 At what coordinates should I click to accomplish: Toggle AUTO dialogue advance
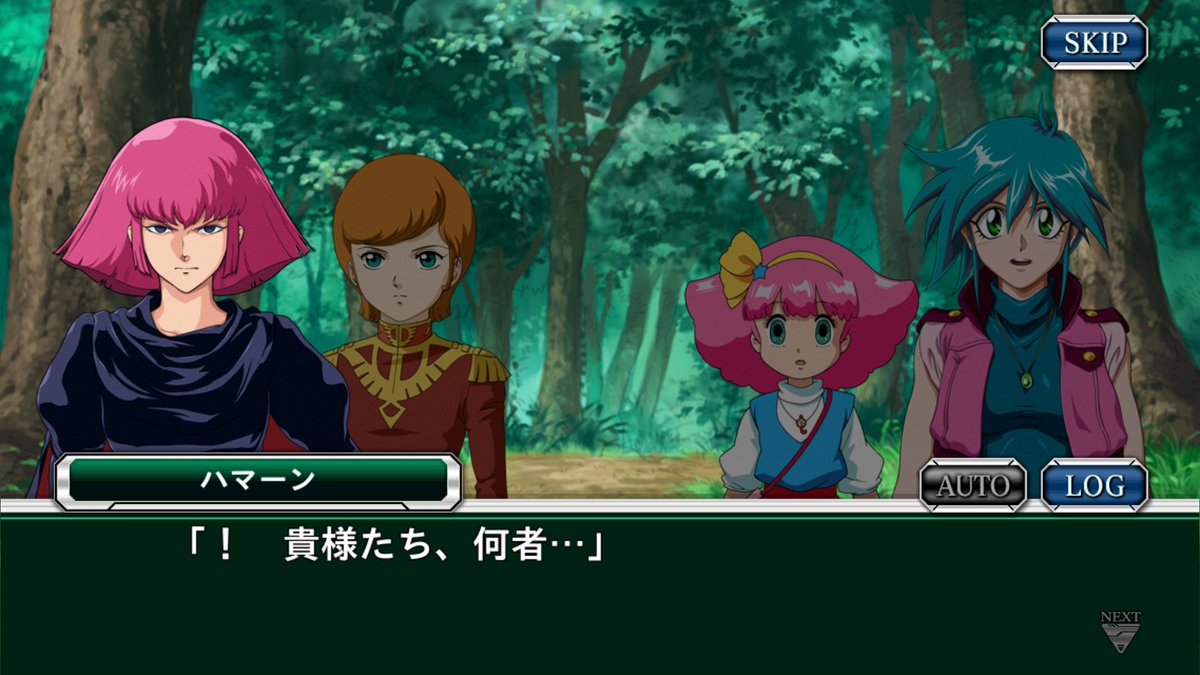coord(973,486)
